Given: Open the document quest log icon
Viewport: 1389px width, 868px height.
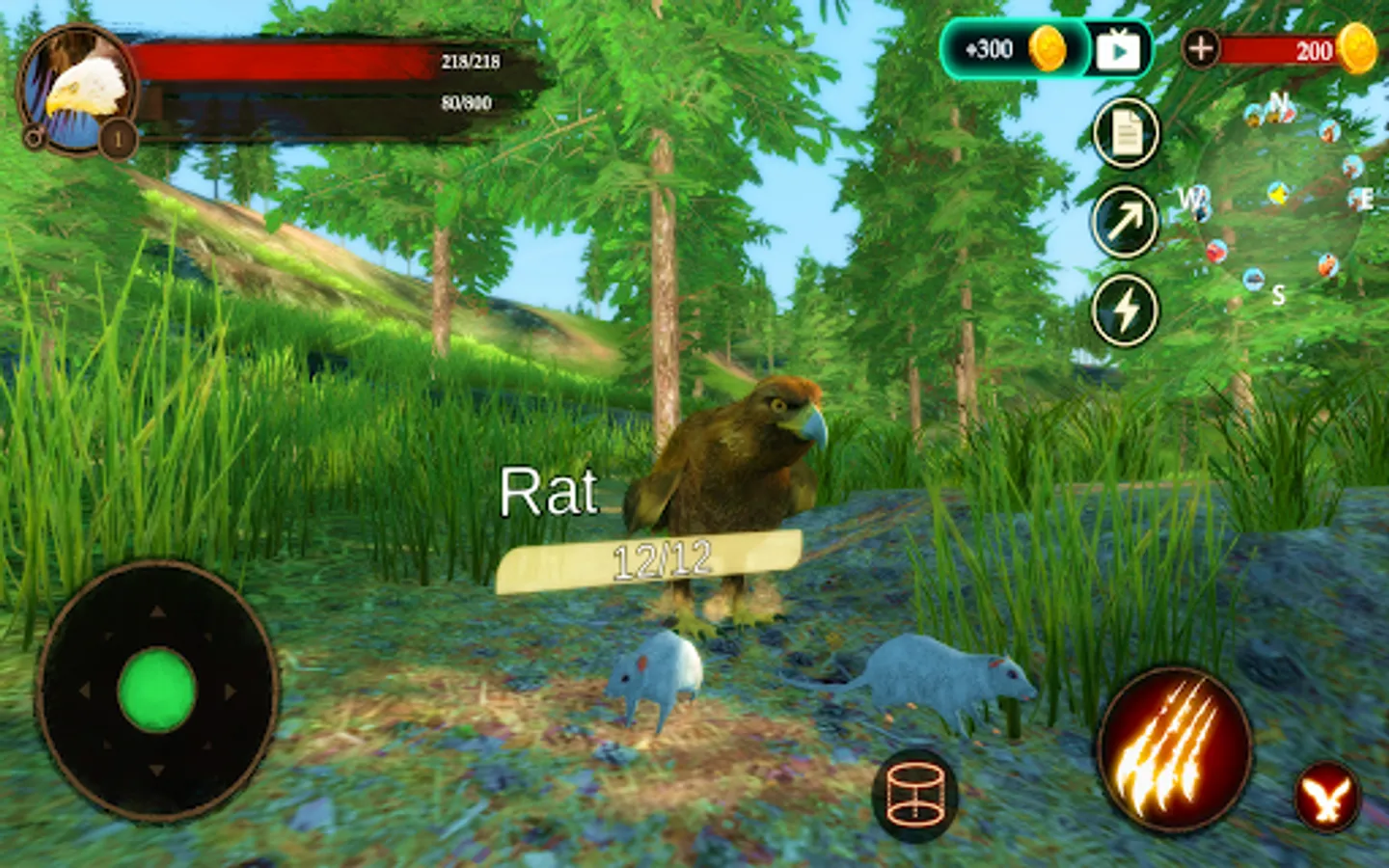Looking at the screenshot, I should click(x=1125, y=134).
